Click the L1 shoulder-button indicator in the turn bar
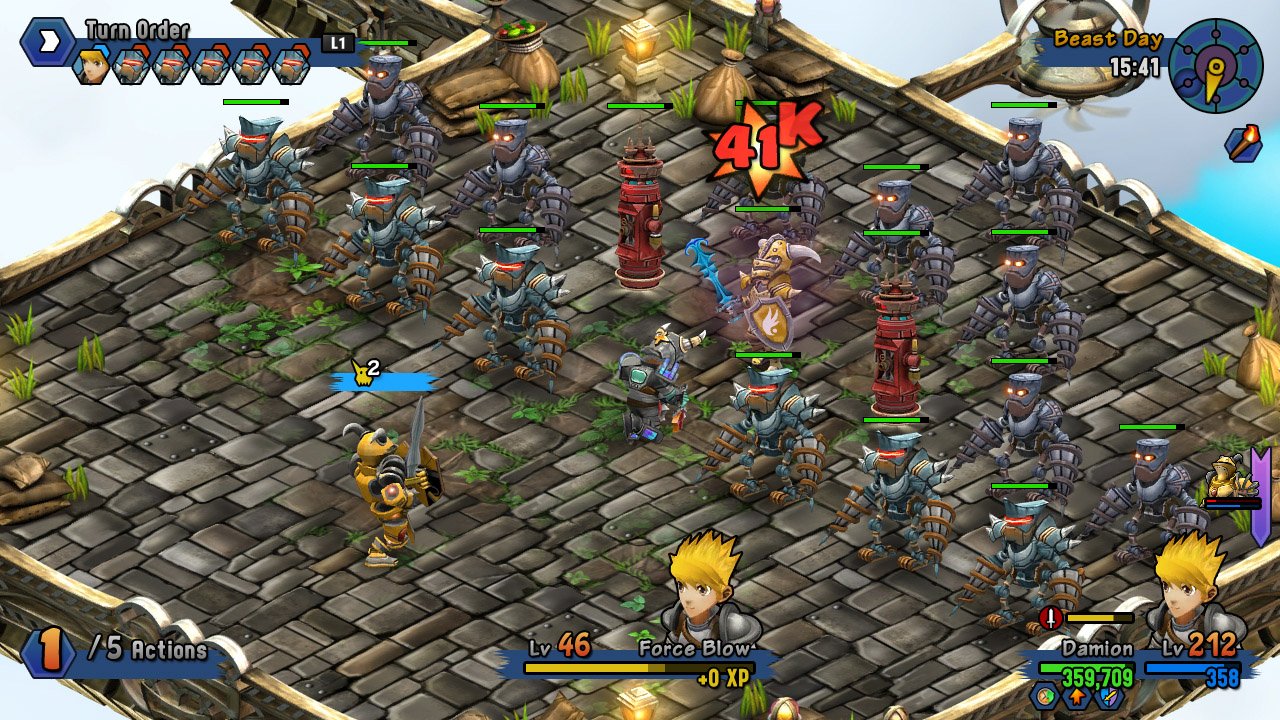 point(337,42)
